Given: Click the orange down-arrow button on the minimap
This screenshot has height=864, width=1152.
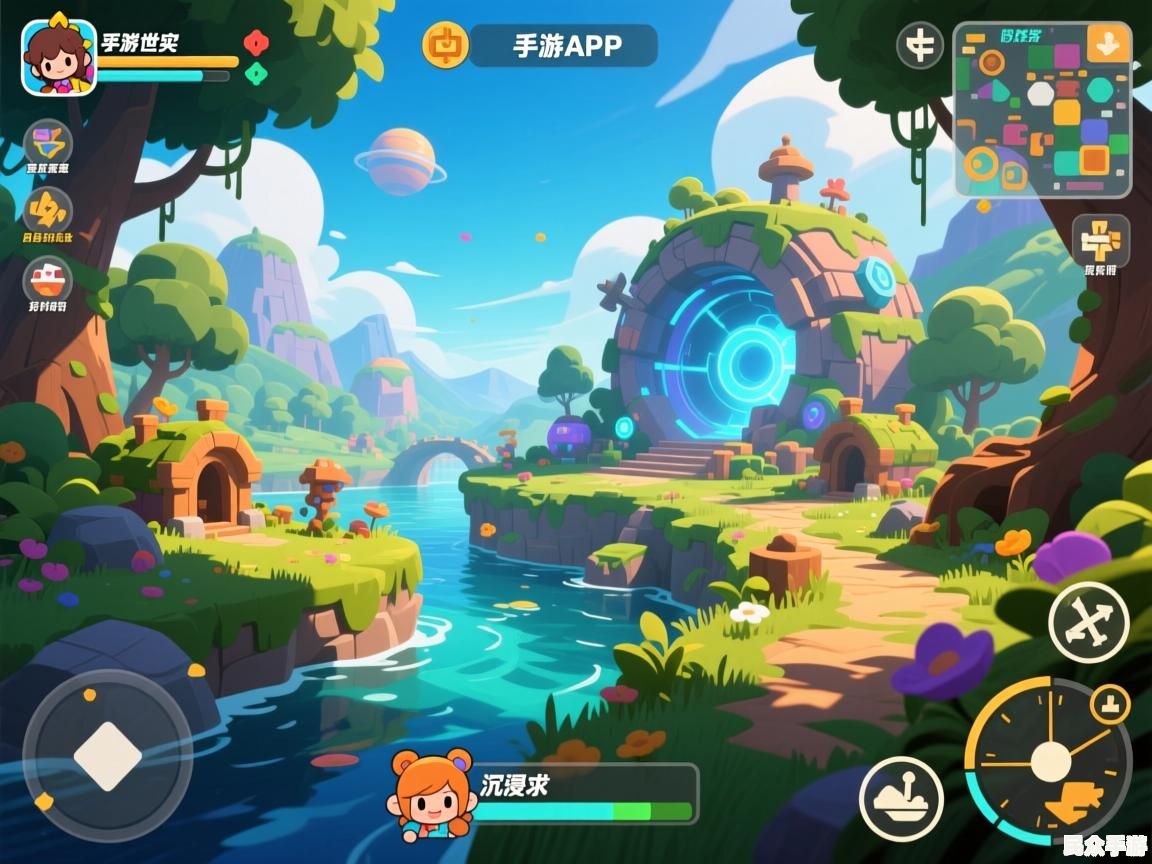Looking at the screenshot, I should (1108, 45).
